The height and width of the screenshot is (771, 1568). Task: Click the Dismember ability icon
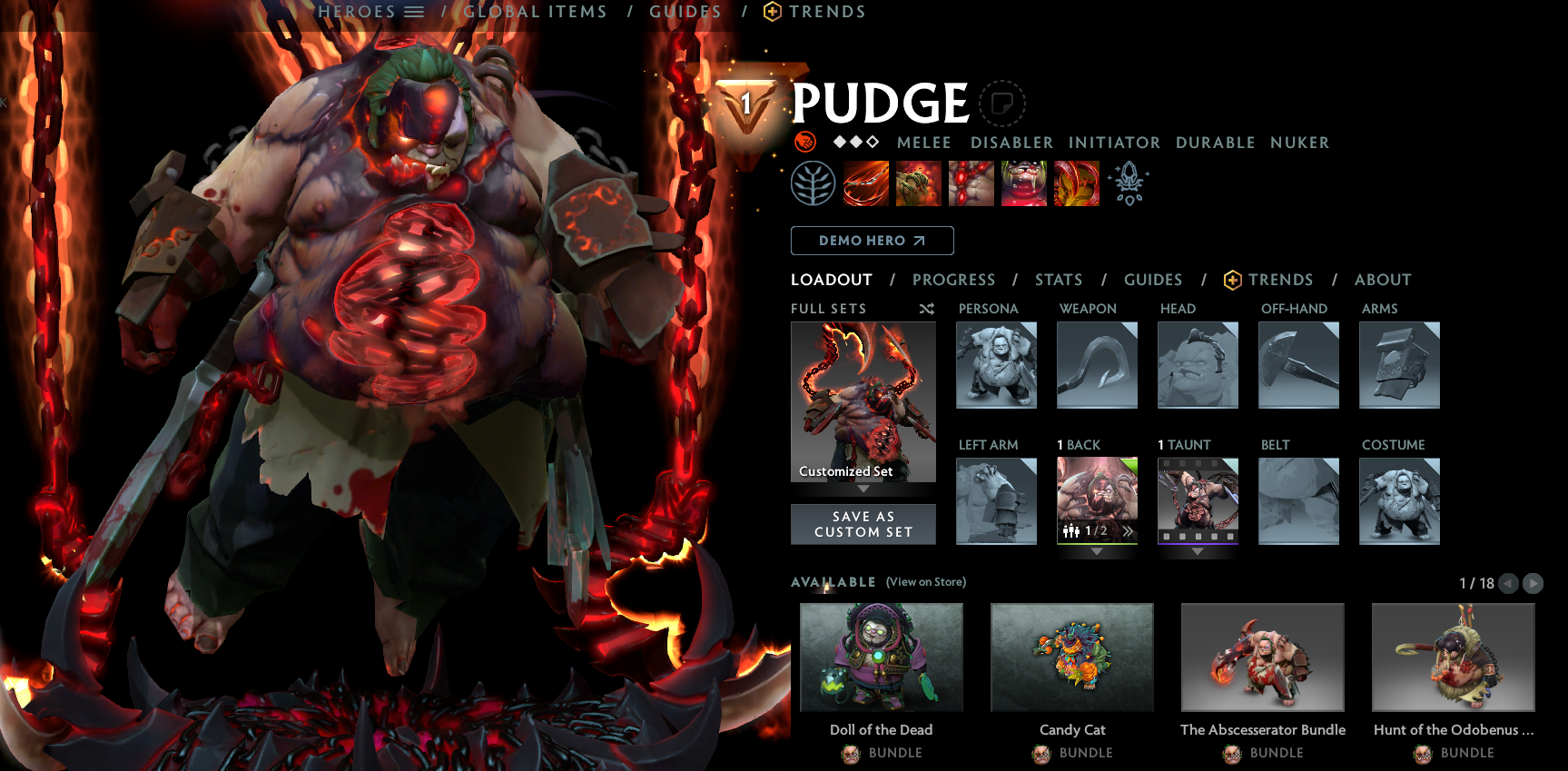pyautogui.click(x=1024, y=183)
